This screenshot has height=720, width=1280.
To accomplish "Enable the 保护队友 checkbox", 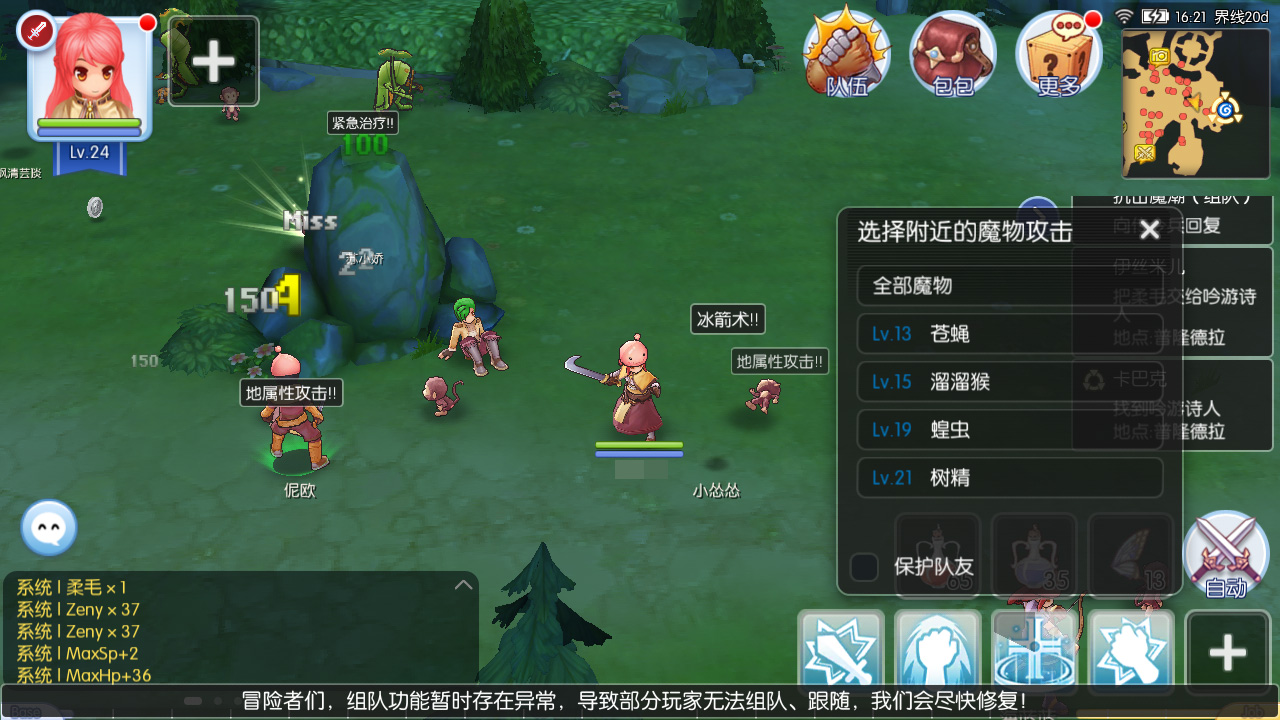I will pyautogui.click(x=862, y=565).
